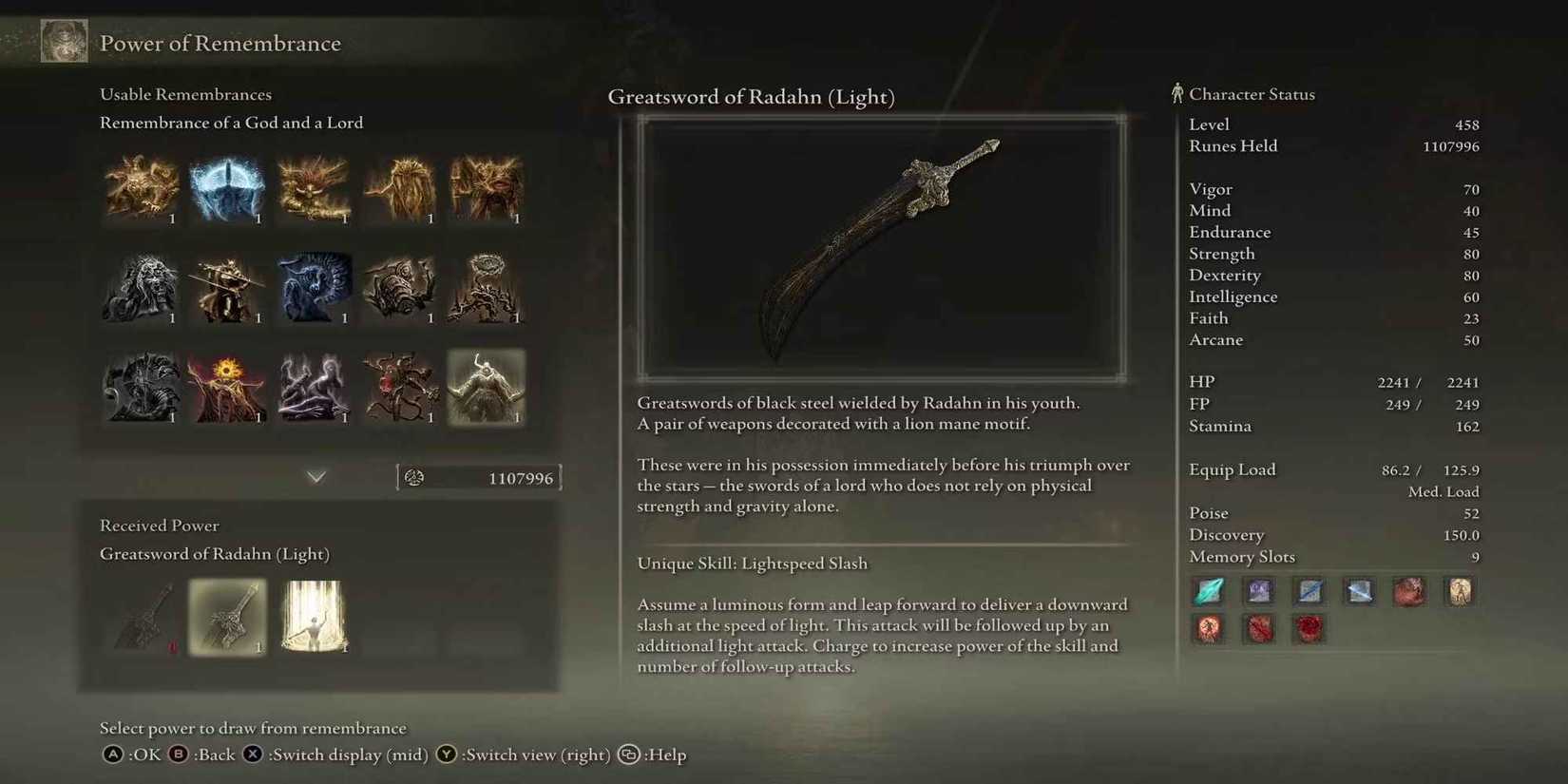The height and width of the screenshot is (784, 1568).
Task: Expand the remembrance list with the down arrow
Action: tap(316, 476)
